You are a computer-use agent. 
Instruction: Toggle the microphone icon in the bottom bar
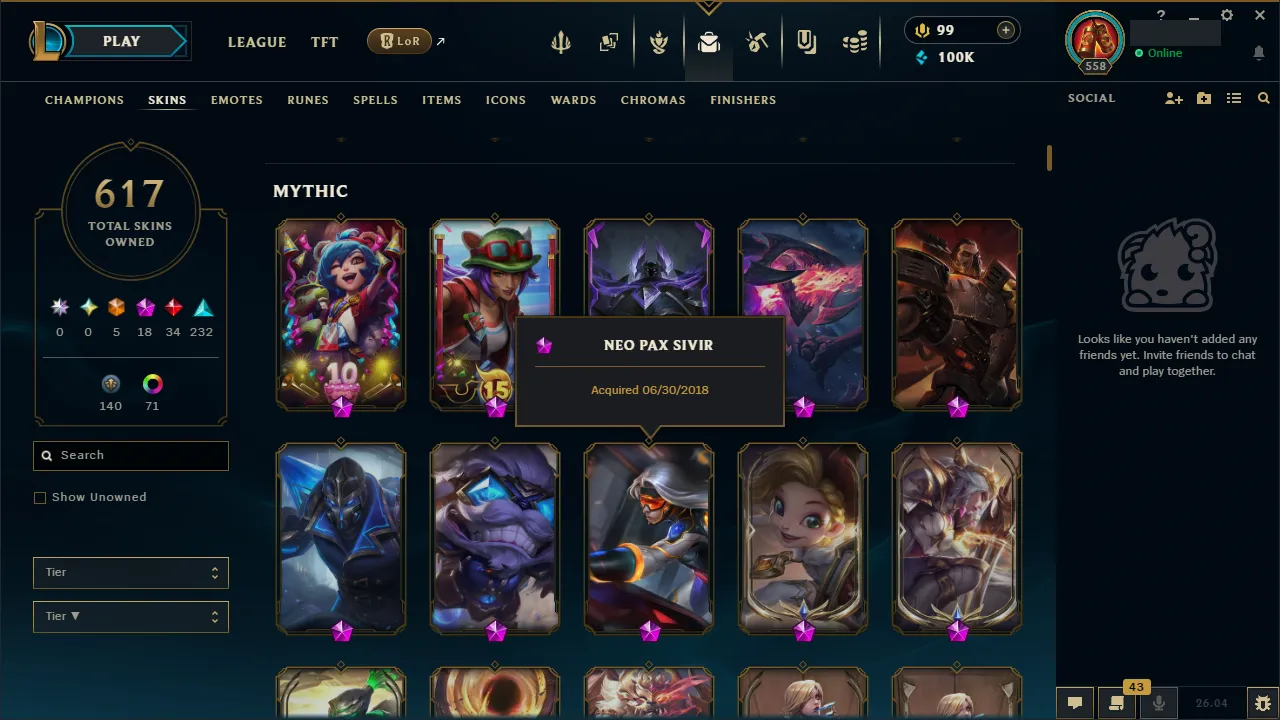(1160, 702)
